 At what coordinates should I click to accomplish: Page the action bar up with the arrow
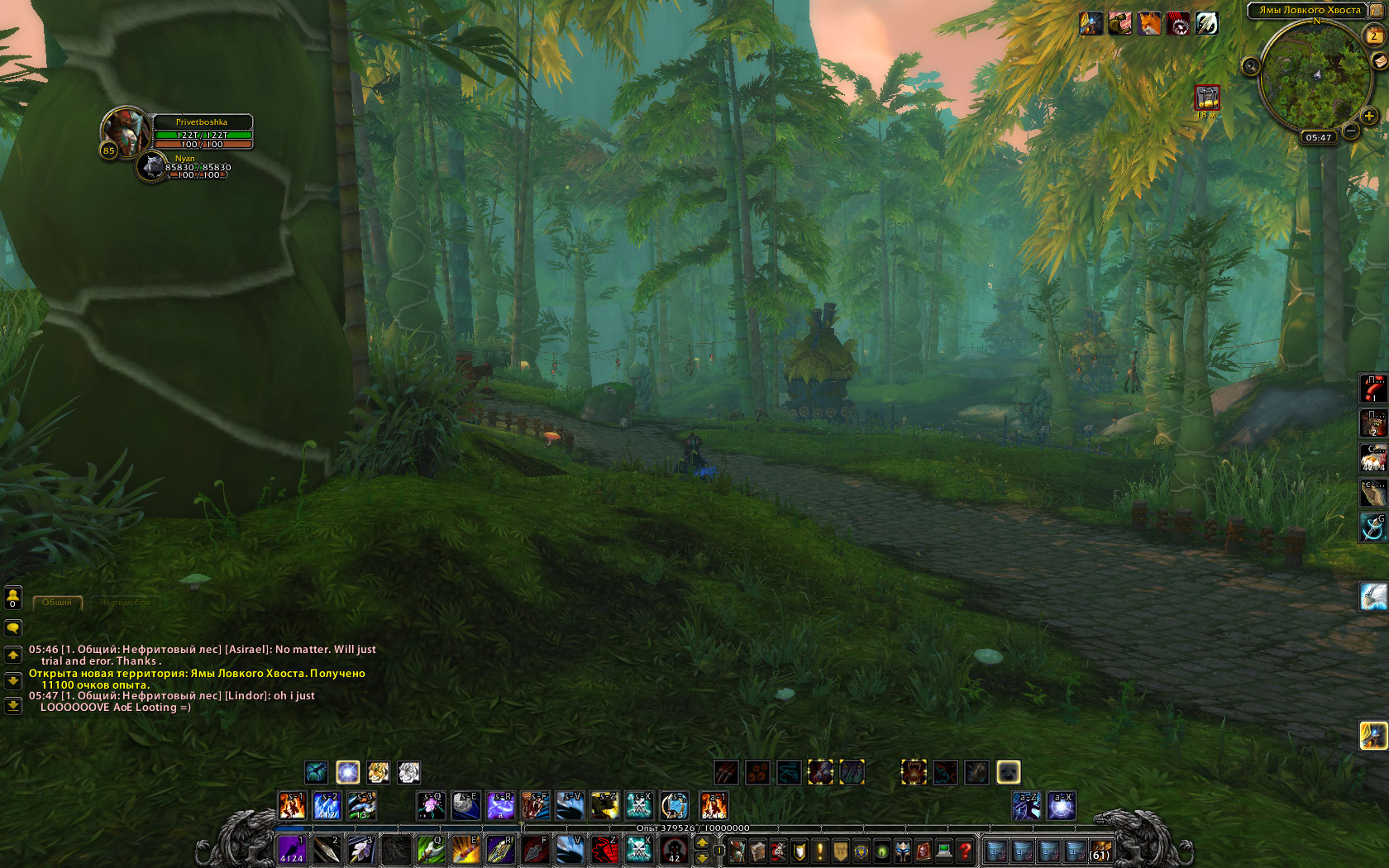point(702,842)
